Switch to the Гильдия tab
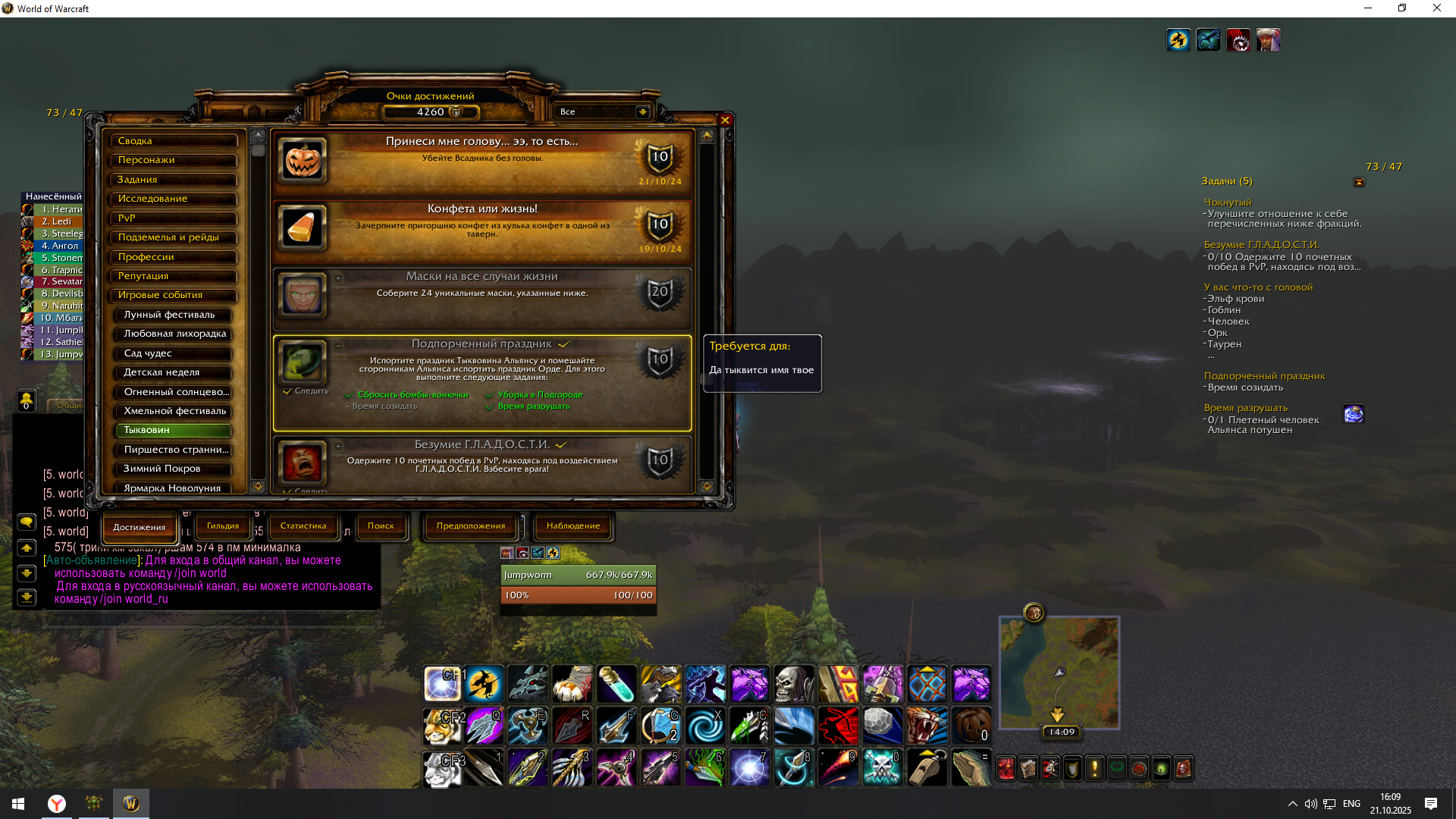Screen dimensions: 1456x819 pos(223,526)
